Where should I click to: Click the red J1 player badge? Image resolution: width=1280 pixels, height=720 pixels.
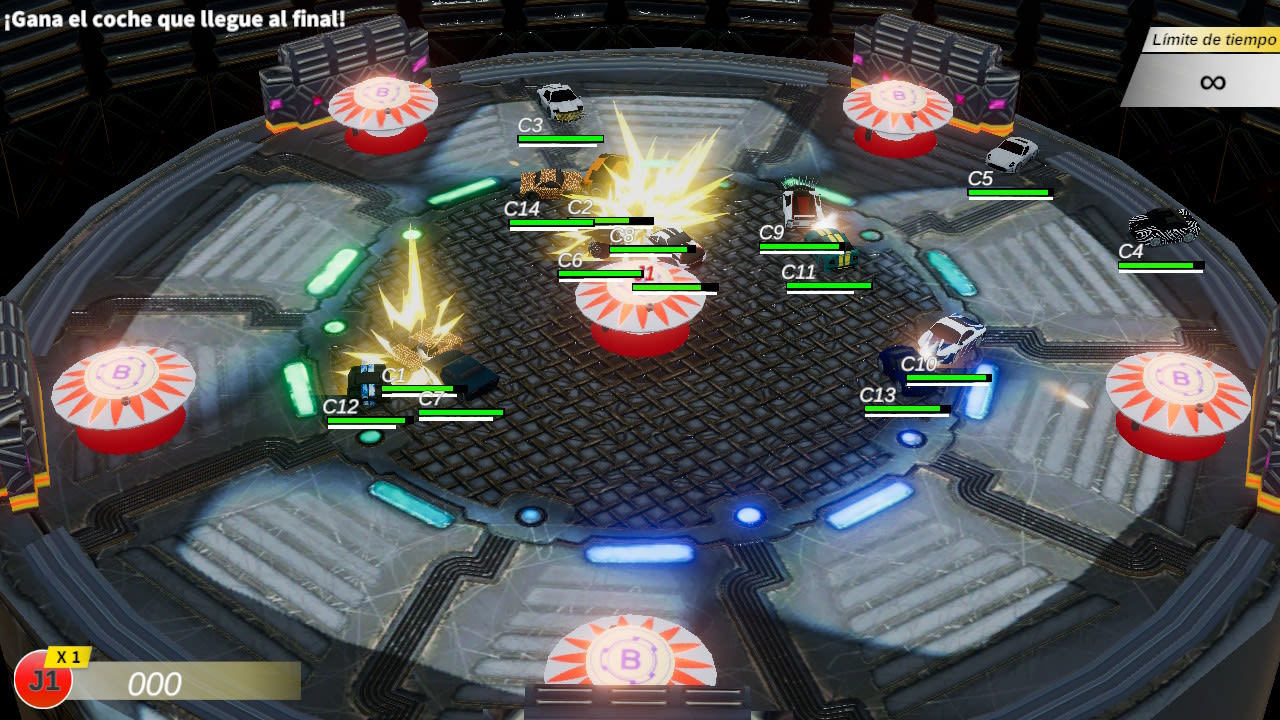(x=43, y=680)
